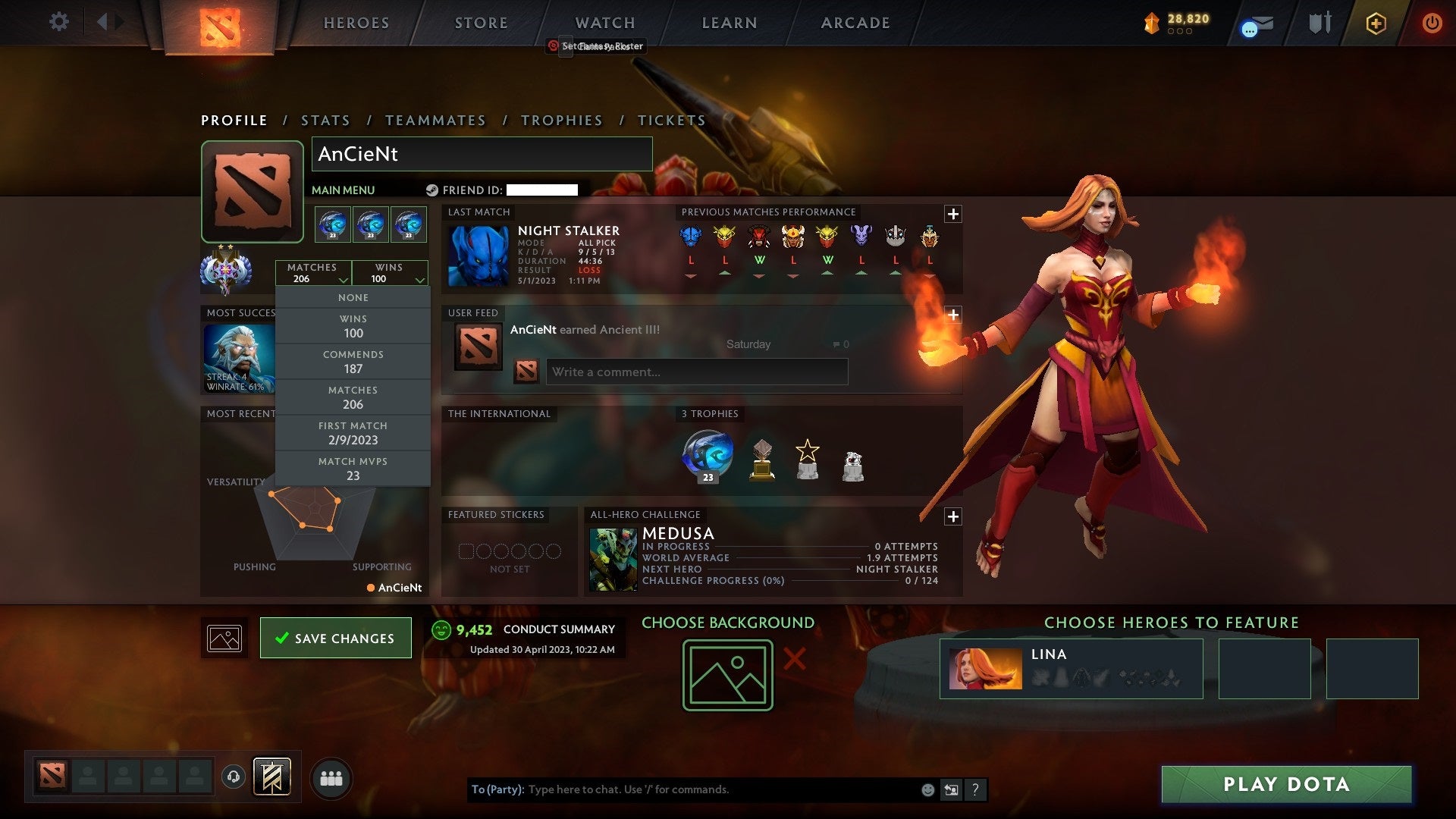
Task: Open the party members icon near chat
Action: [x=331, y=777]
